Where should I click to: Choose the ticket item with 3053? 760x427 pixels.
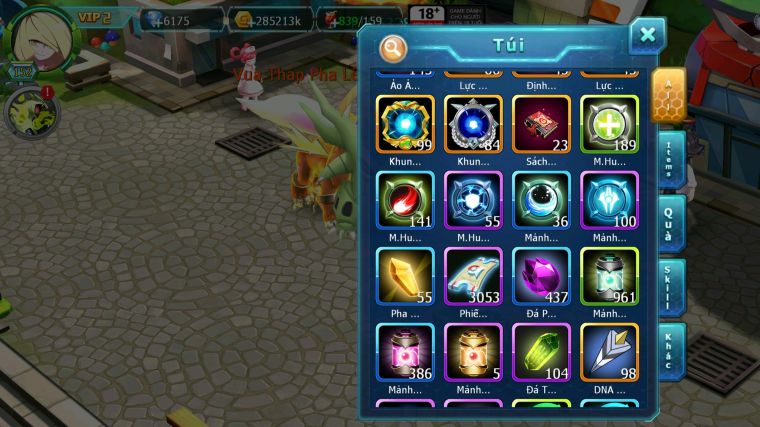473,276
